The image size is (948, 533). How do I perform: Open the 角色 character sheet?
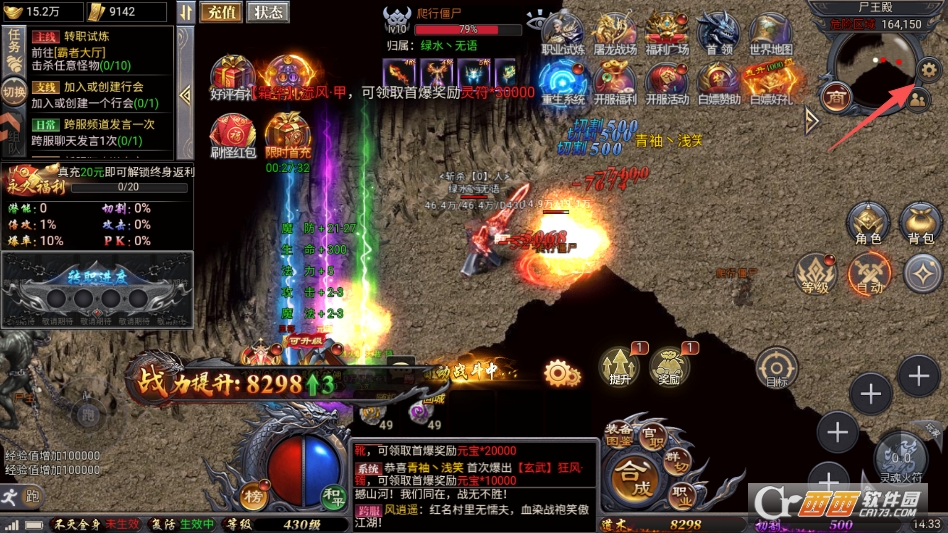[x=868, y=223]
